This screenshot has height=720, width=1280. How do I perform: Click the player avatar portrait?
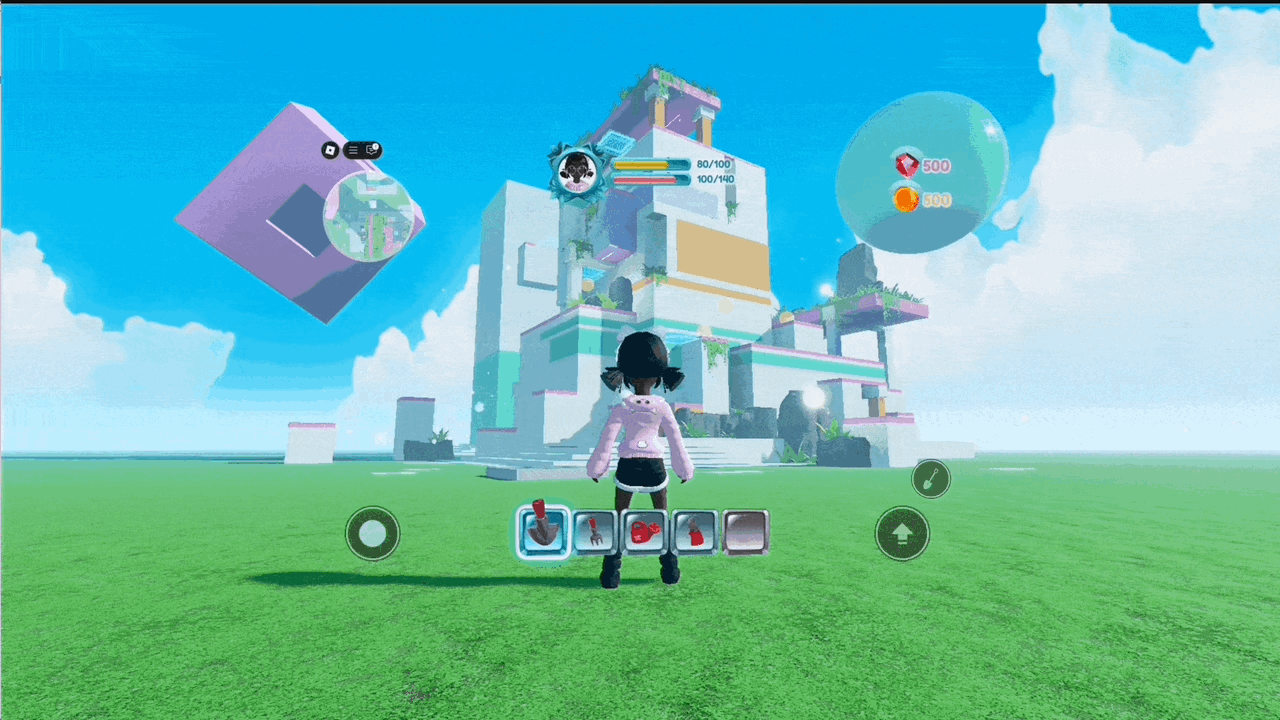point(577,171)
